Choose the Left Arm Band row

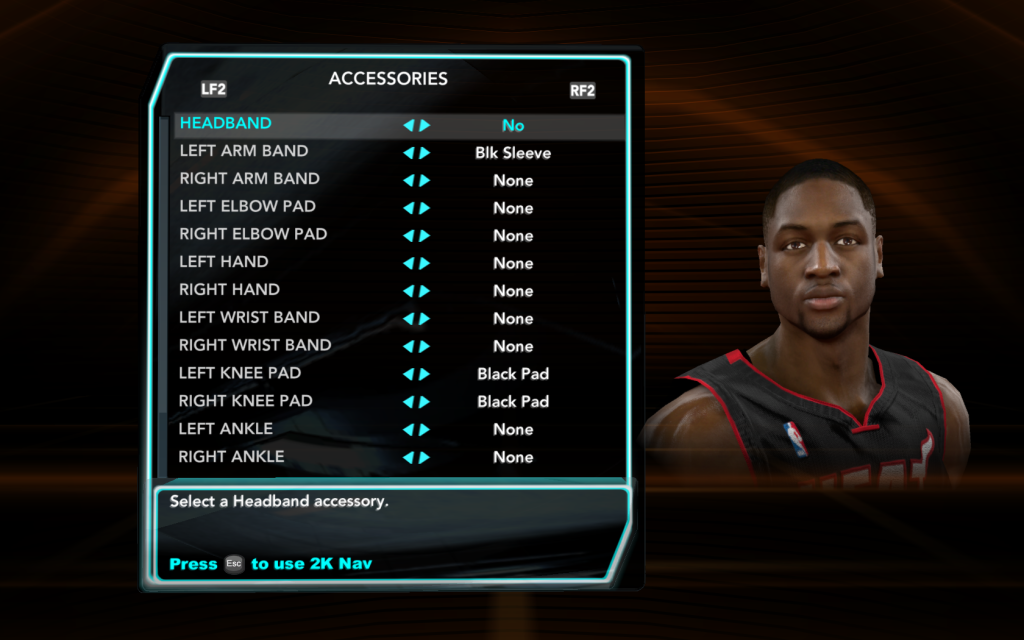tap(244, 152)
